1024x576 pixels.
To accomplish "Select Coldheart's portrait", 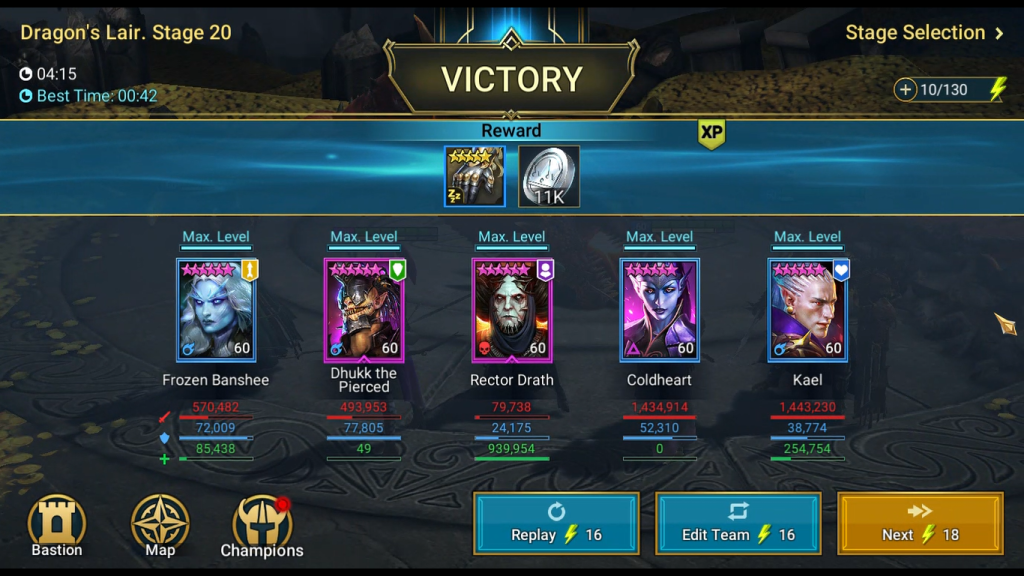I will click(x=660, y=310).
